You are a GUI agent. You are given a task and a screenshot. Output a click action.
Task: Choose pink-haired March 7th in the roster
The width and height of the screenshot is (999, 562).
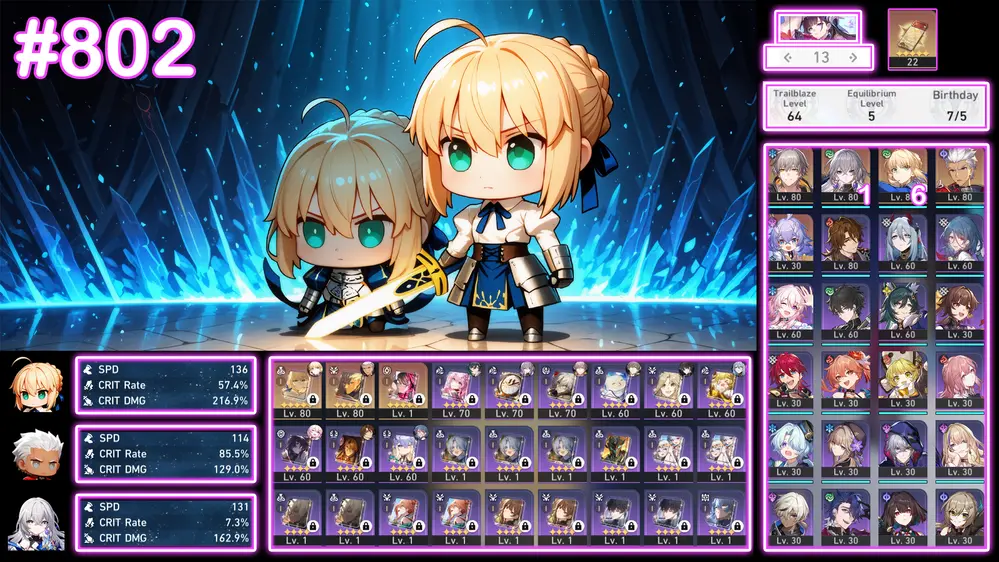pyautogui.click(x=789, y=308)
